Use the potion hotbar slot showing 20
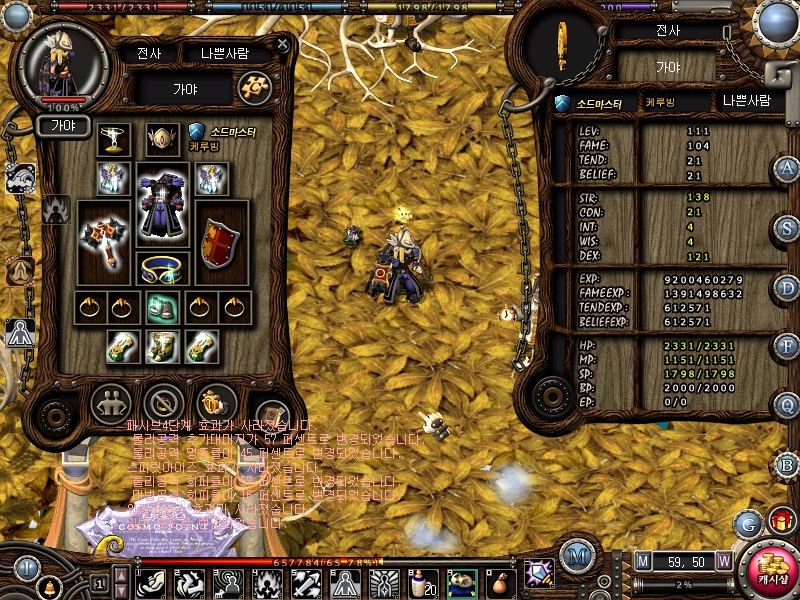 [424, 581]
